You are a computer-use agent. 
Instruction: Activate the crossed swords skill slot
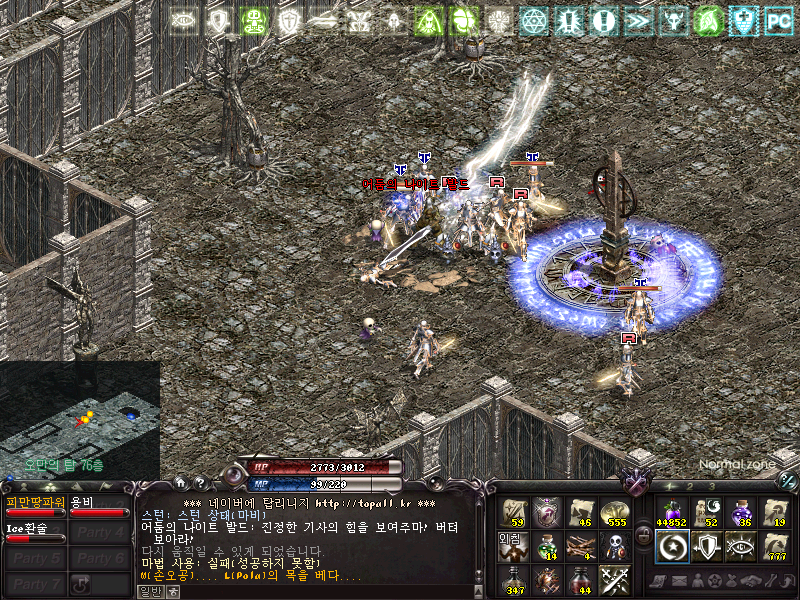pyautogui.click(x=613, y=578)
